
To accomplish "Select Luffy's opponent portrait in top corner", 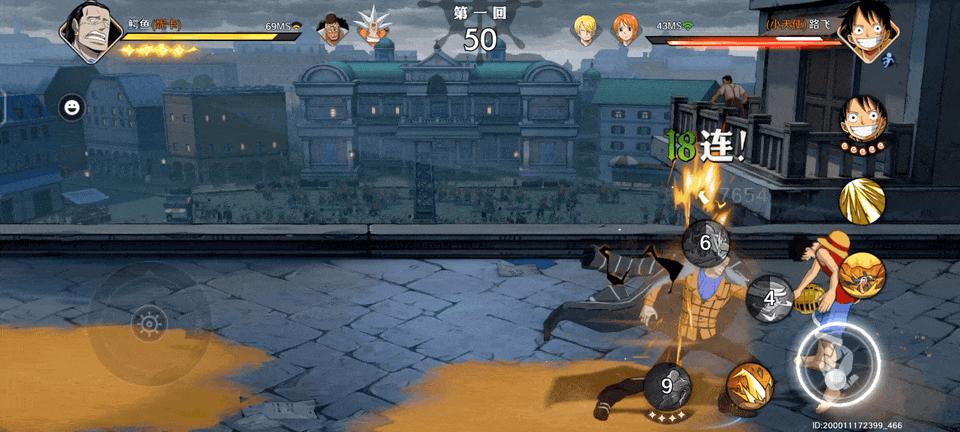I will coord(866,30).
